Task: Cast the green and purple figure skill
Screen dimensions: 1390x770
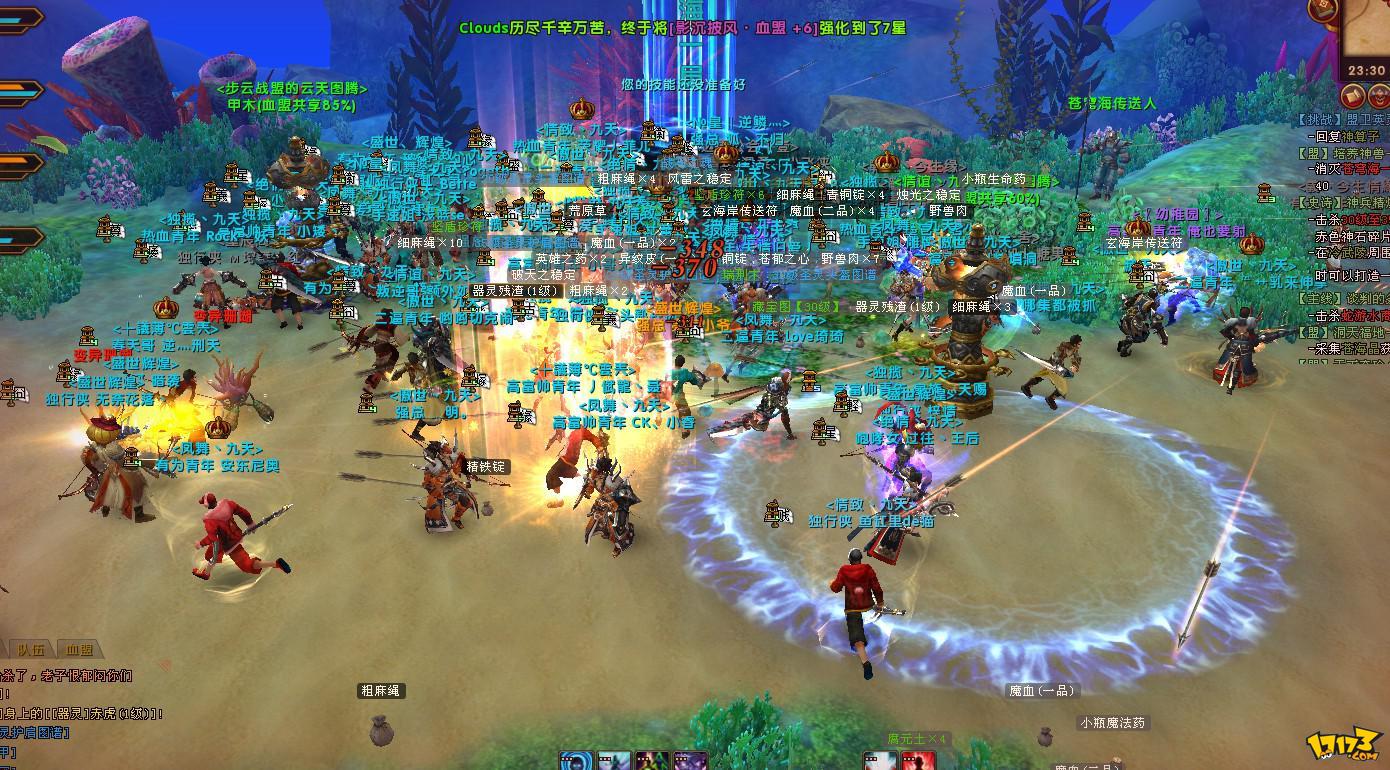Action: pos(652,762)
